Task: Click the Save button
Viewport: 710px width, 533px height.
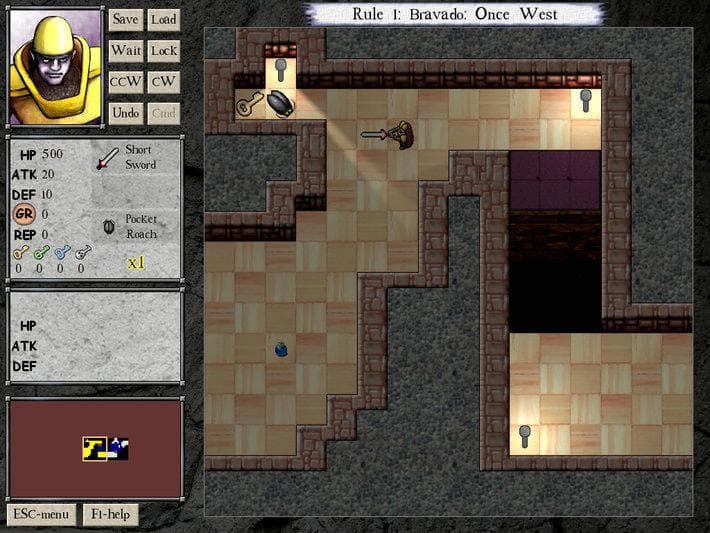Action: pyautogui.click(x=125, y=19)
